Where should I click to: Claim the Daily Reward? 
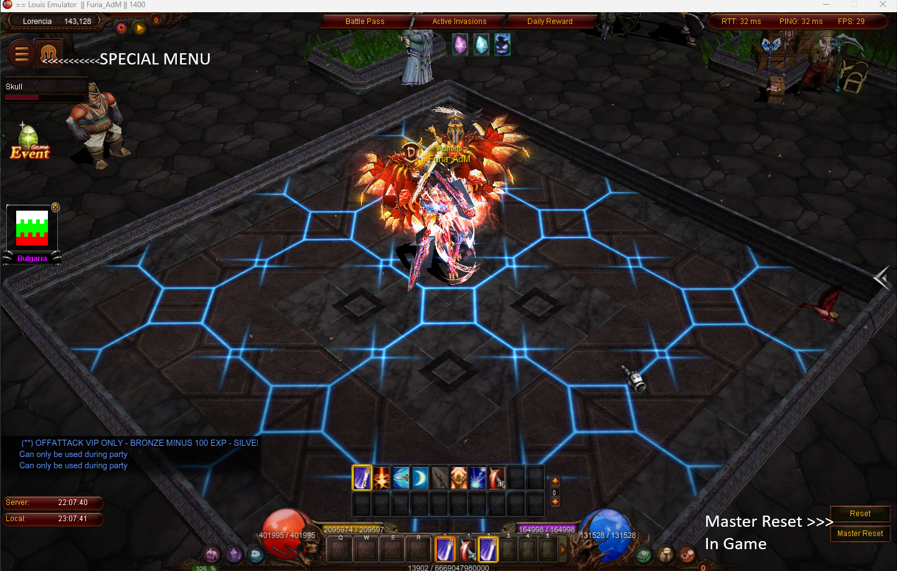point(550,21)
